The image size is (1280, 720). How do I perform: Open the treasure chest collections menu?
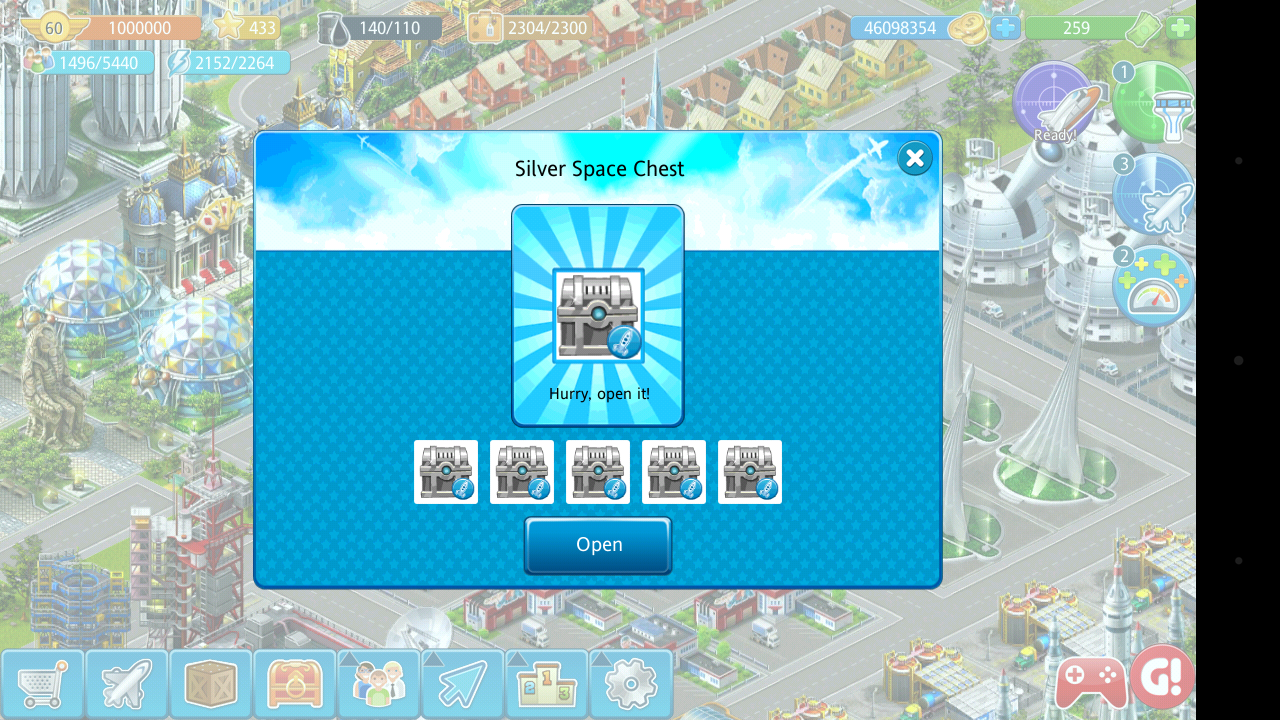coord(294,684)
